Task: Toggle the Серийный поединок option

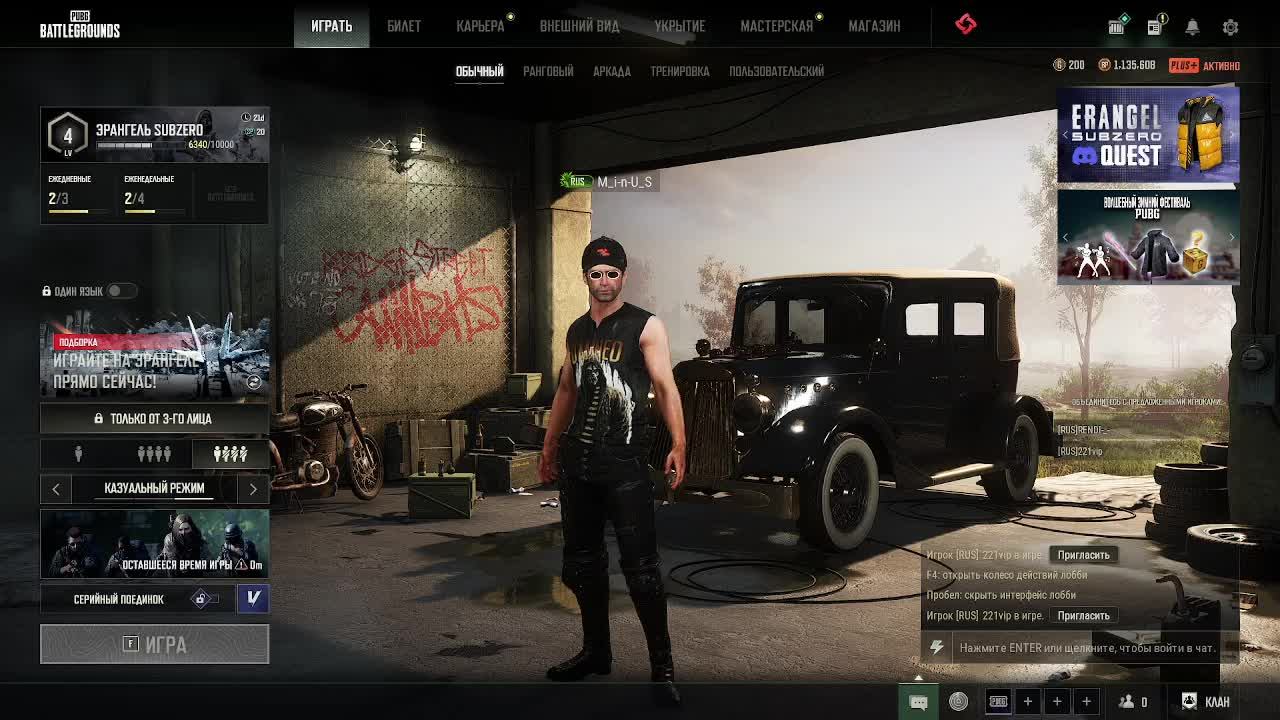Action: point(204,599)
